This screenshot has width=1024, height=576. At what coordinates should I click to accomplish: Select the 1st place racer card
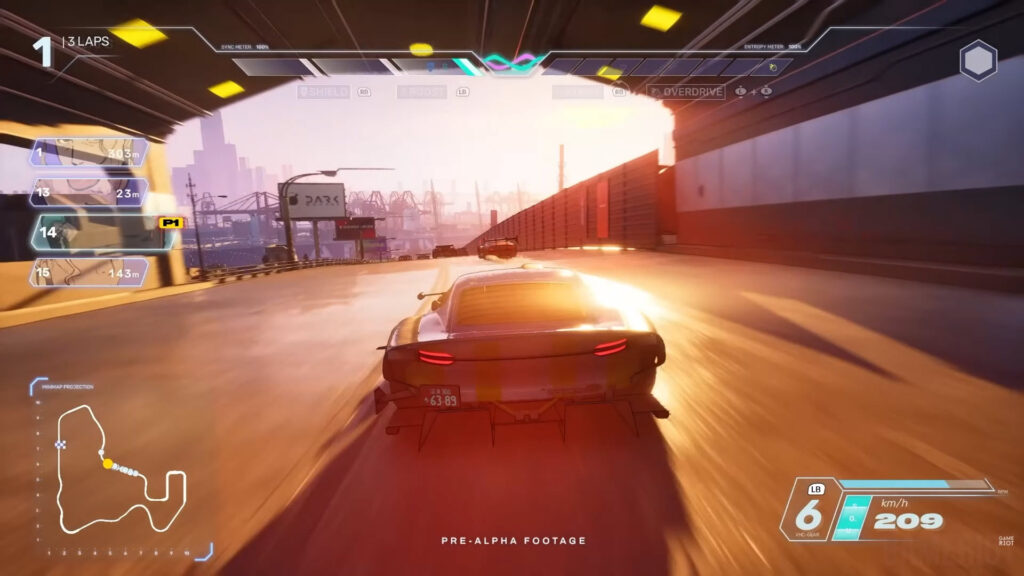pos(90,152)
